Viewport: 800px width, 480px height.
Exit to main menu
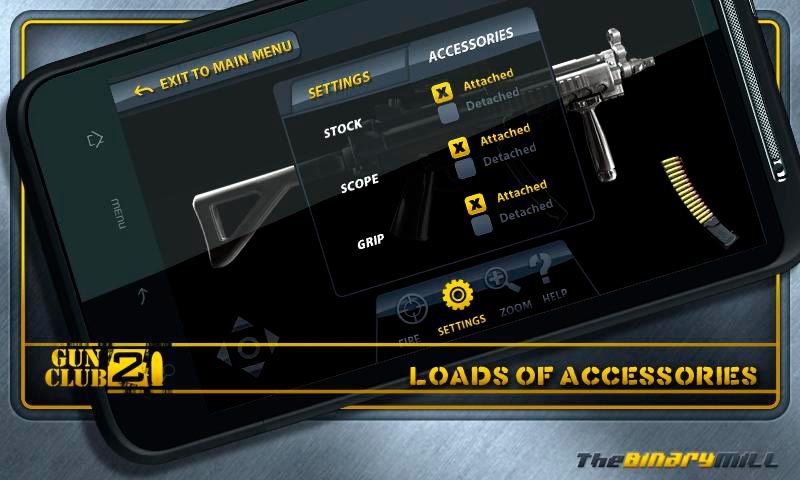[x=216, y=71]
